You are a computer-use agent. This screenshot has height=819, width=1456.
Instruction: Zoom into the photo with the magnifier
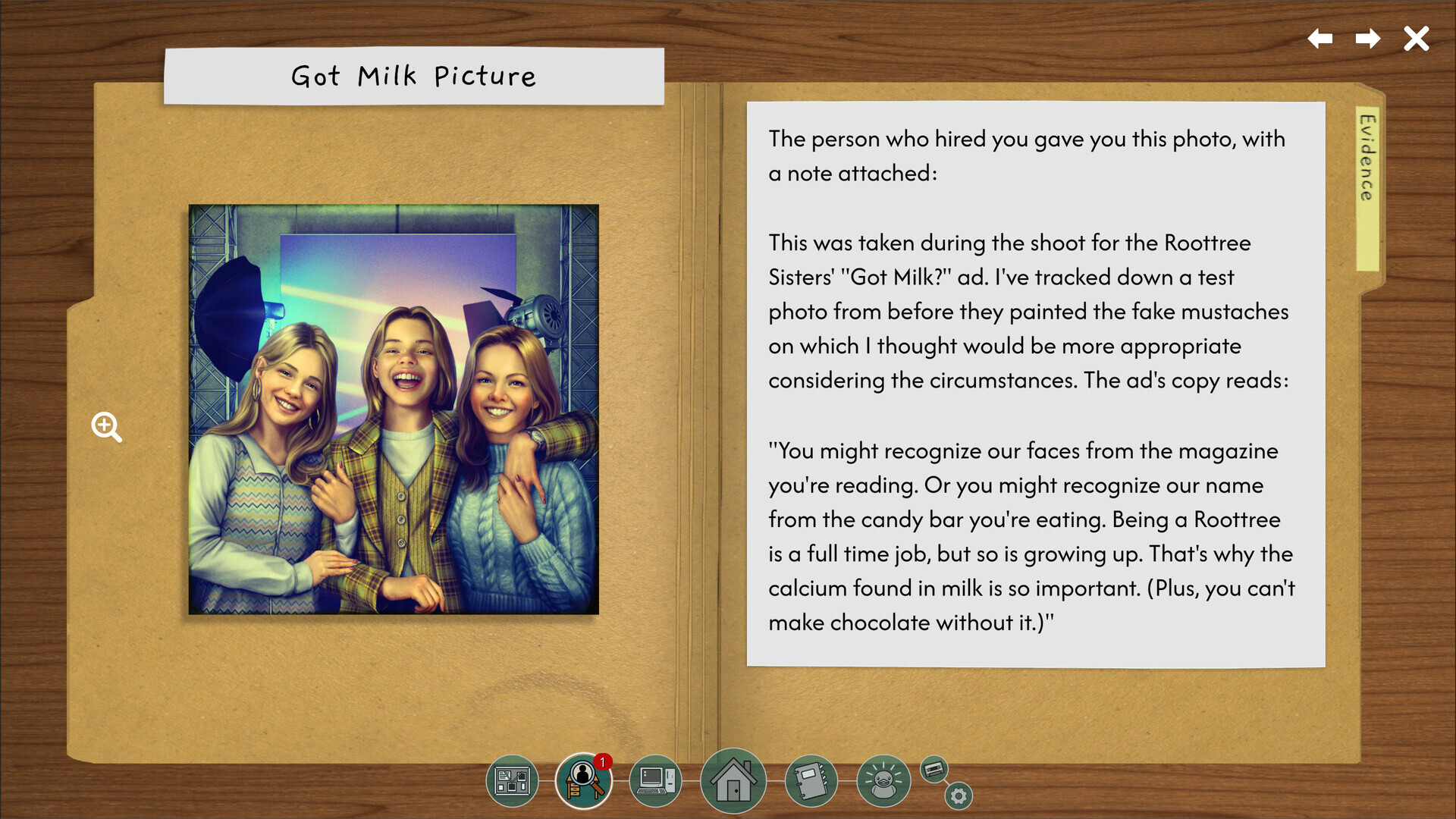pos(106,428)
